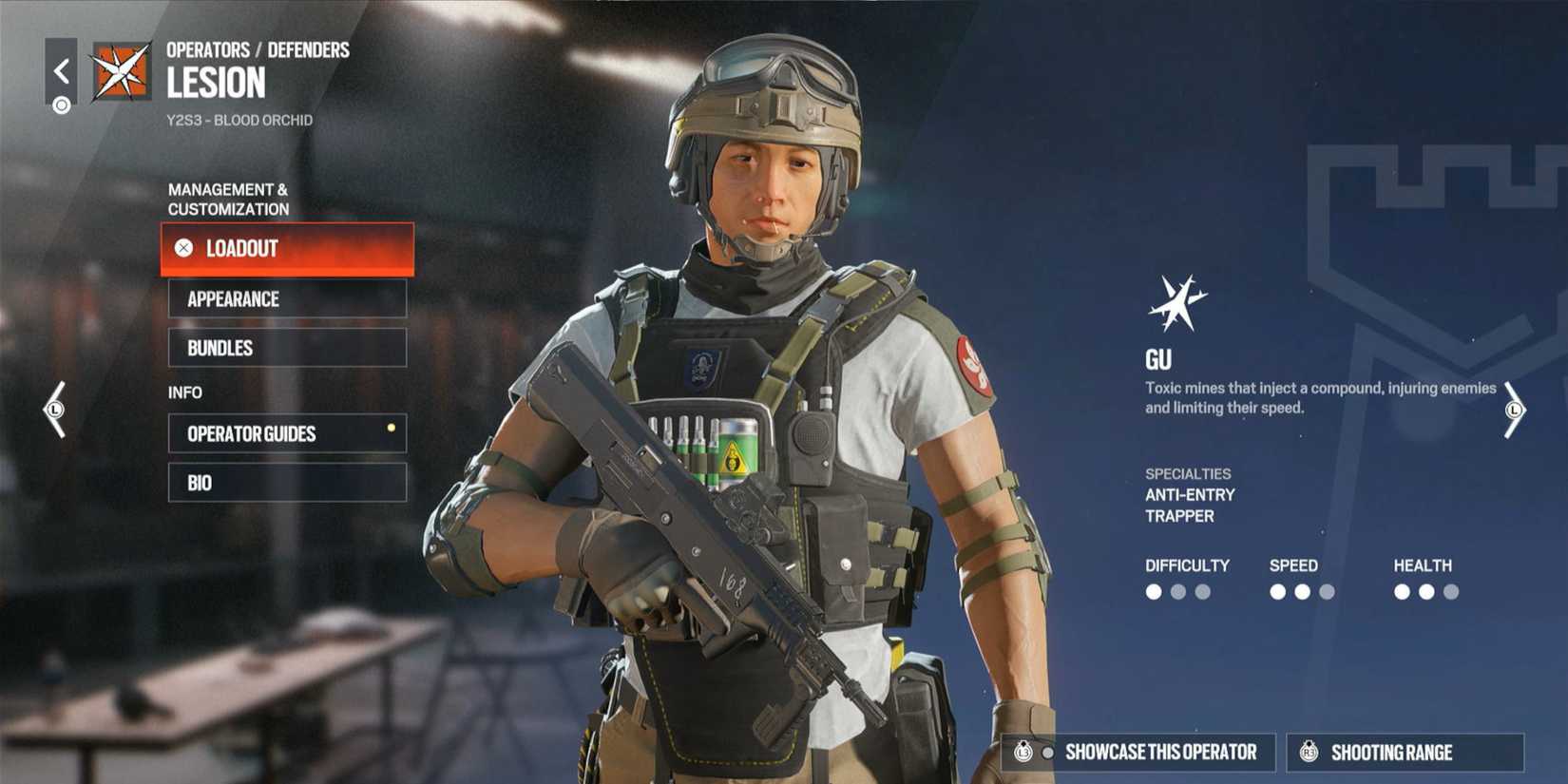Click the Operators / Defenders breadcrumb
Viewport: 1568px width, 784px height.
coord(257,49)
